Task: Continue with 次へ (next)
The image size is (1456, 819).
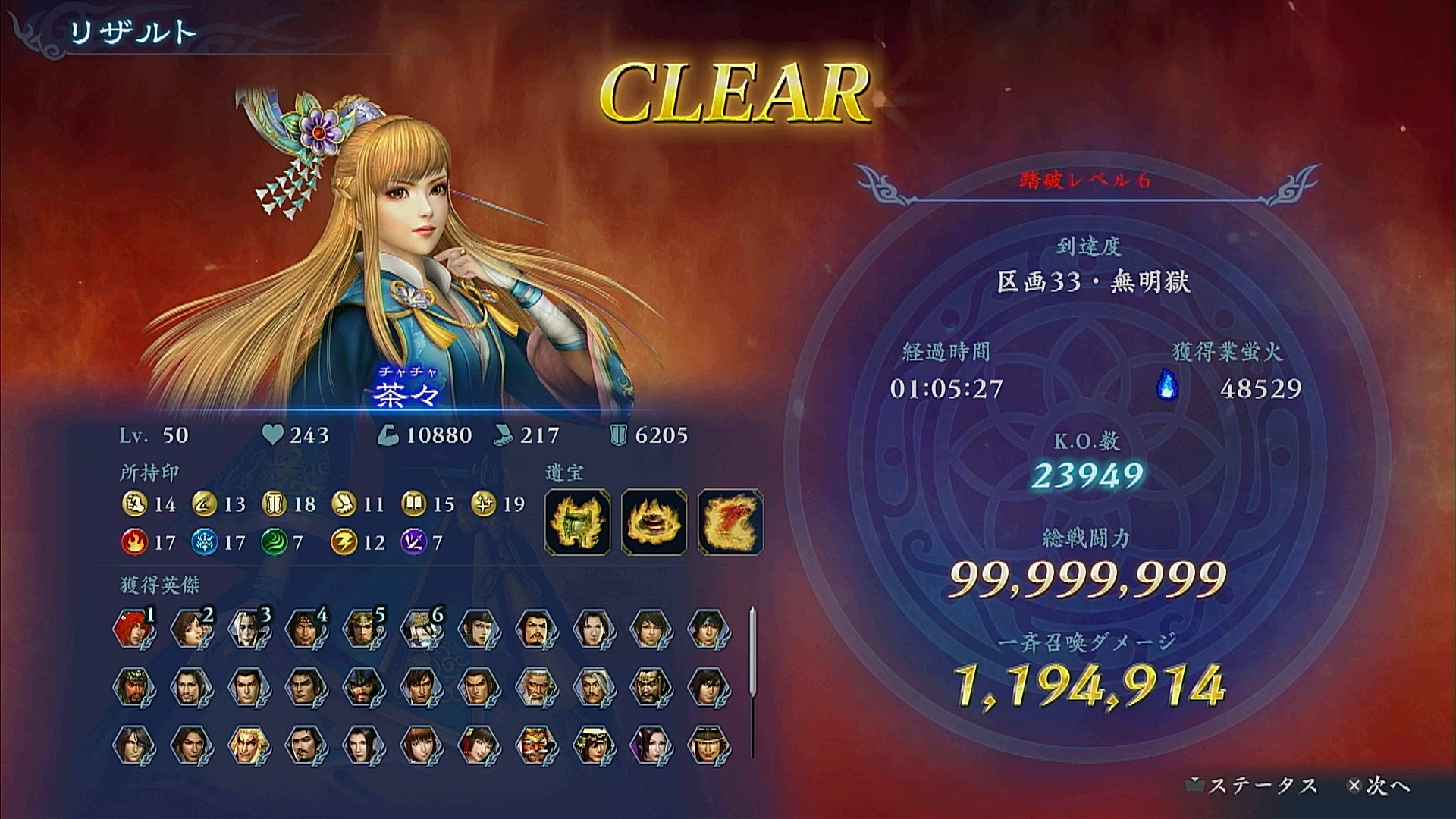Action: click(x=1379, y=786)
